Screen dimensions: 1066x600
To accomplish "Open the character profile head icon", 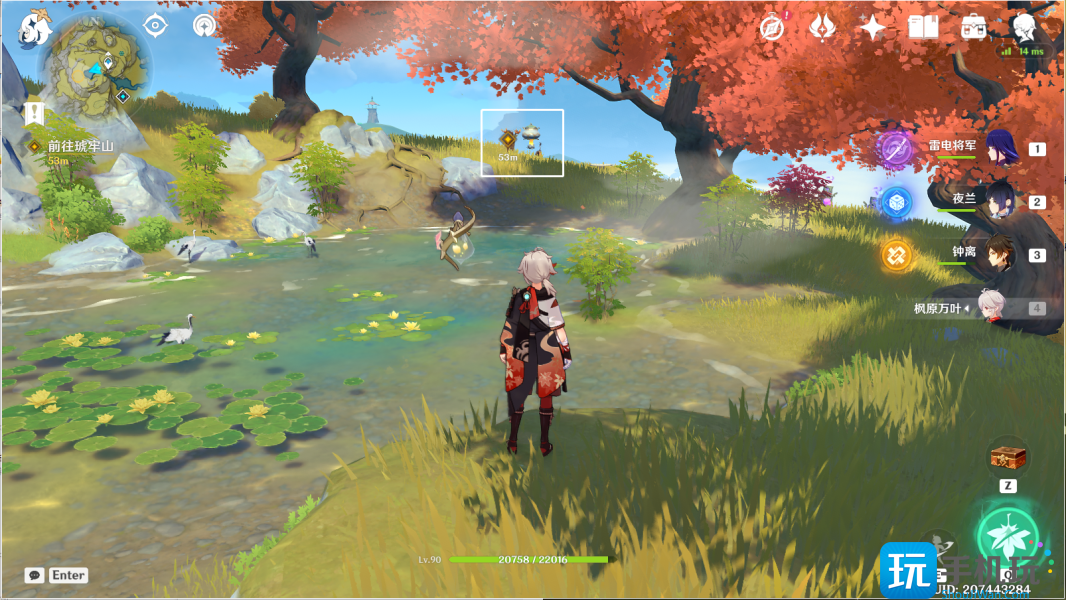I will click(x=1024, y=26).
